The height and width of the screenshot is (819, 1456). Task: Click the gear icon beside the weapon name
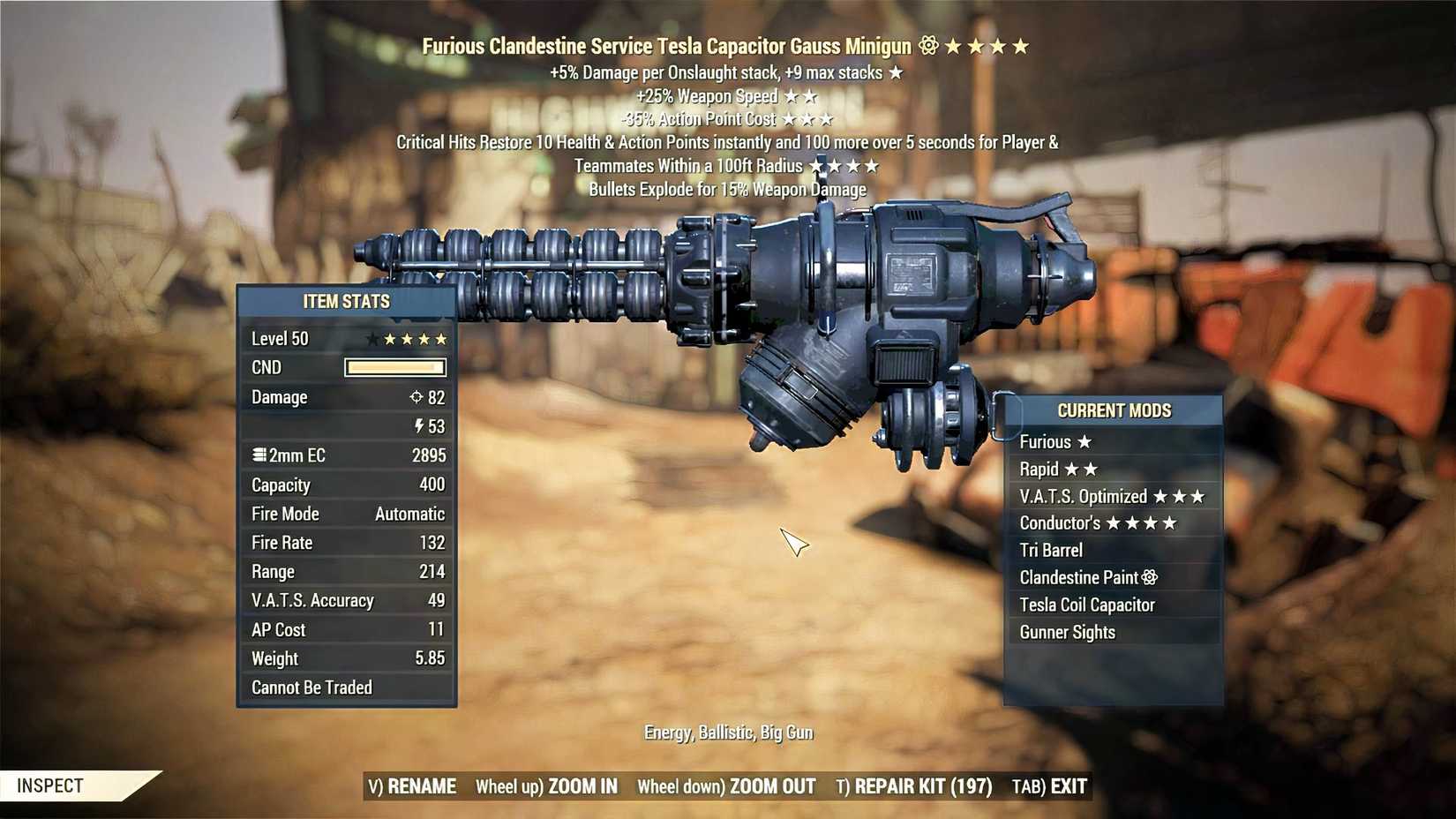(927, 42)
